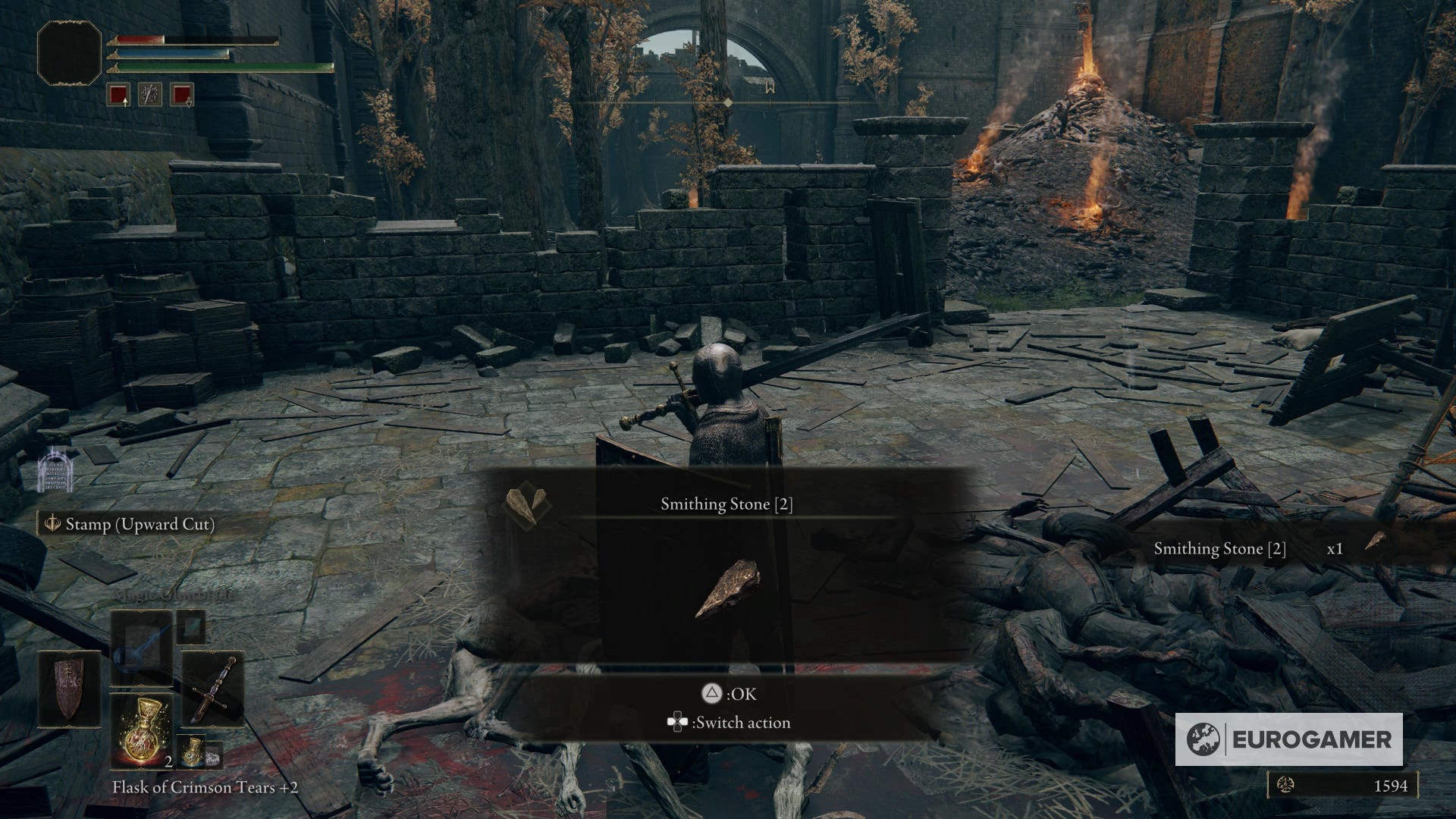Screen dimensions: 1456x819
Task: Click the red square with upward arrow indicator
Action: (118, 94)
